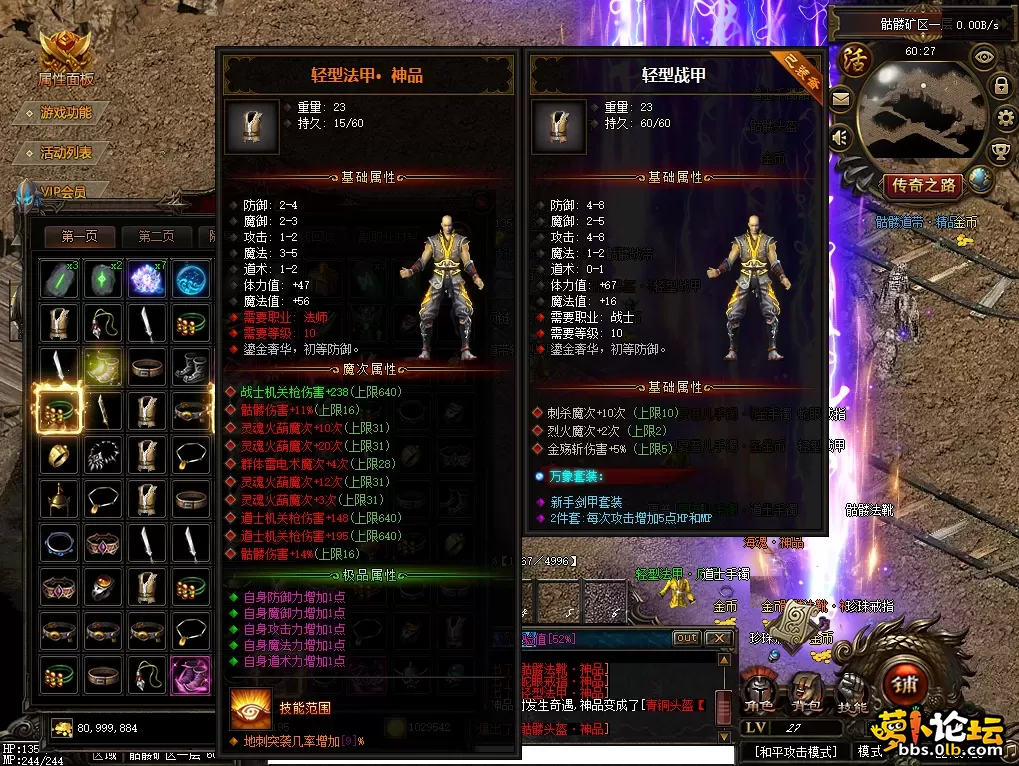Select the blue swirl orb item slot

click(x=192, y=279)
